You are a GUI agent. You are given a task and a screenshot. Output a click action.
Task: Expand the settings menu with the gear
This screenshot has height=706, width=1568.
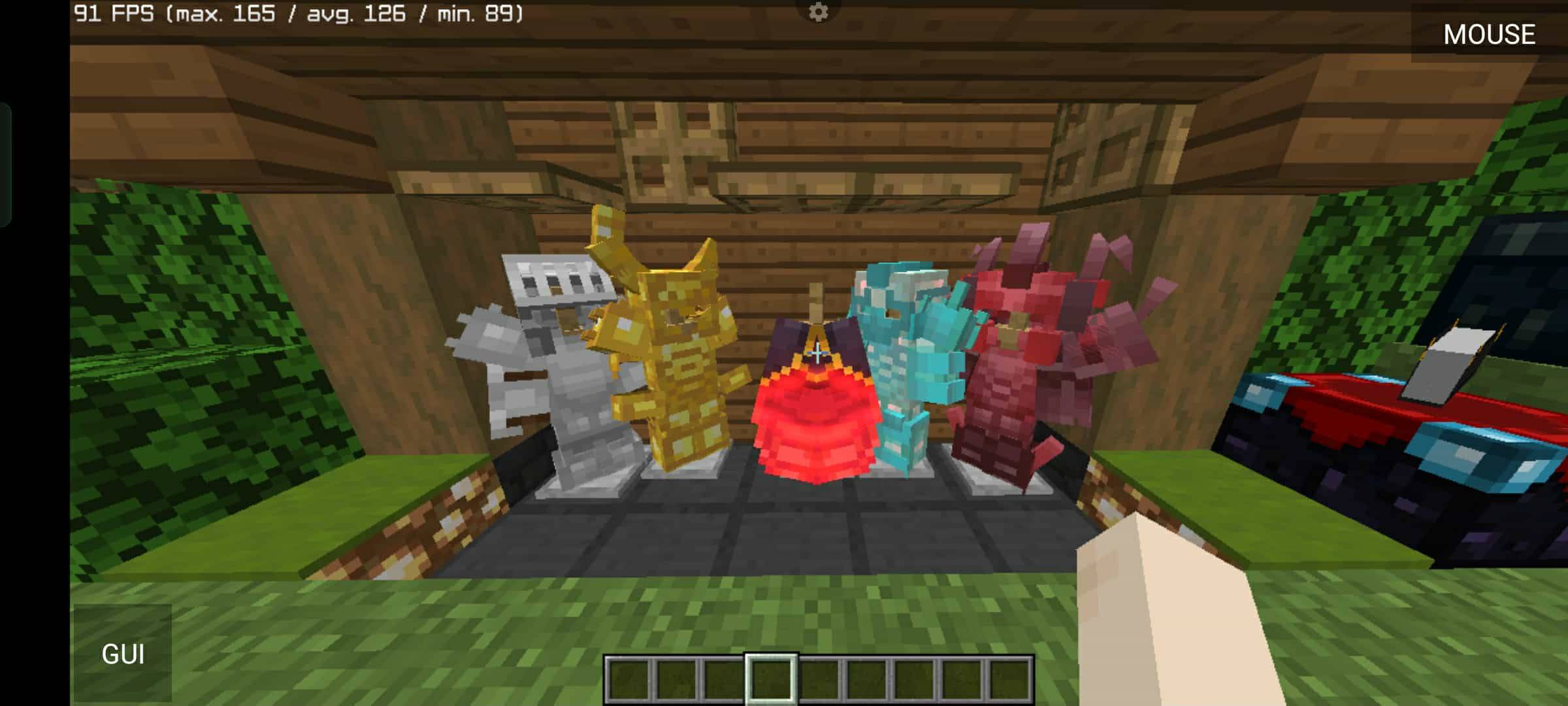[x=817, y=11]
